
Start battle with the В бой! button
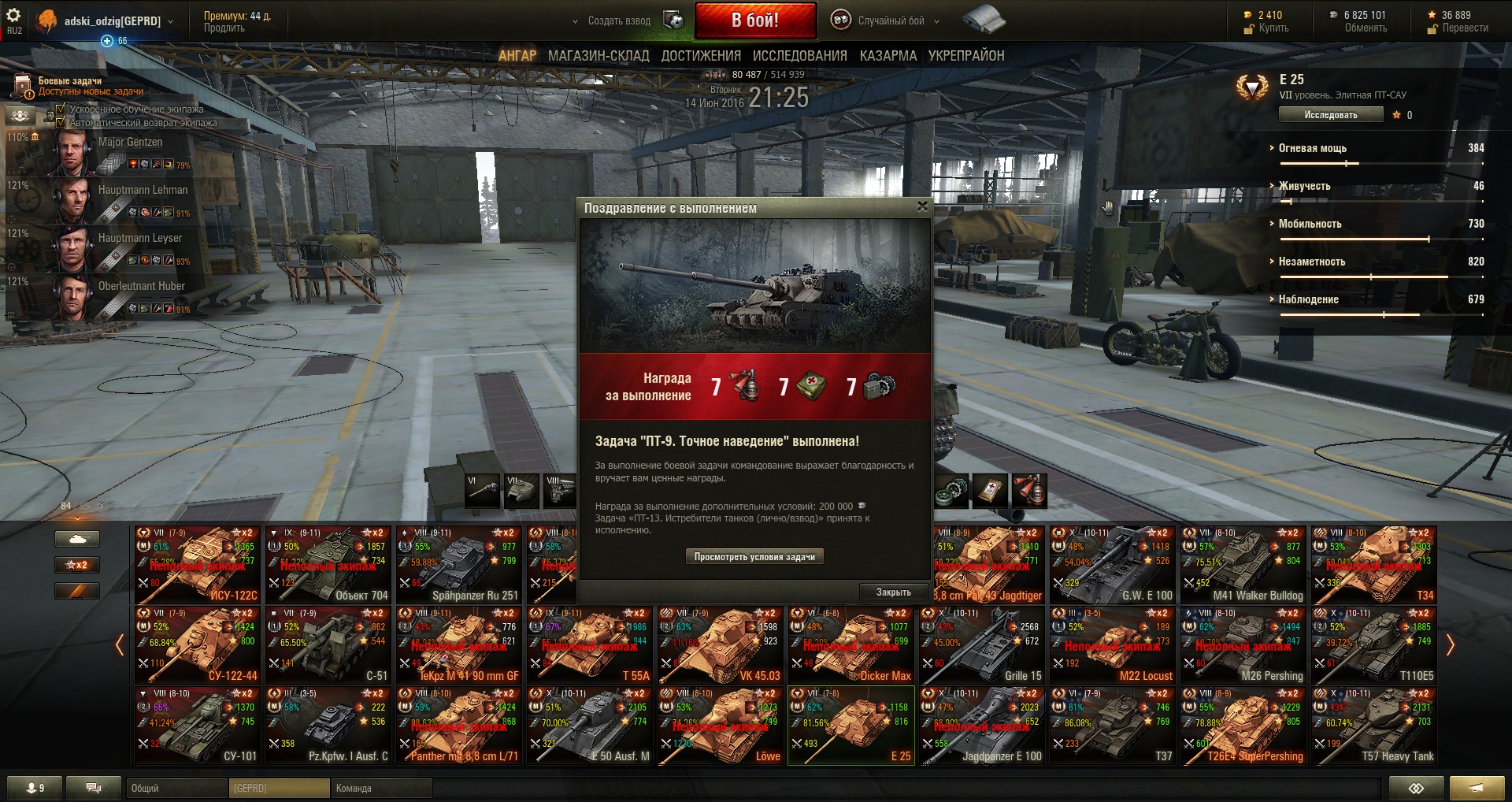click(754, 20)
